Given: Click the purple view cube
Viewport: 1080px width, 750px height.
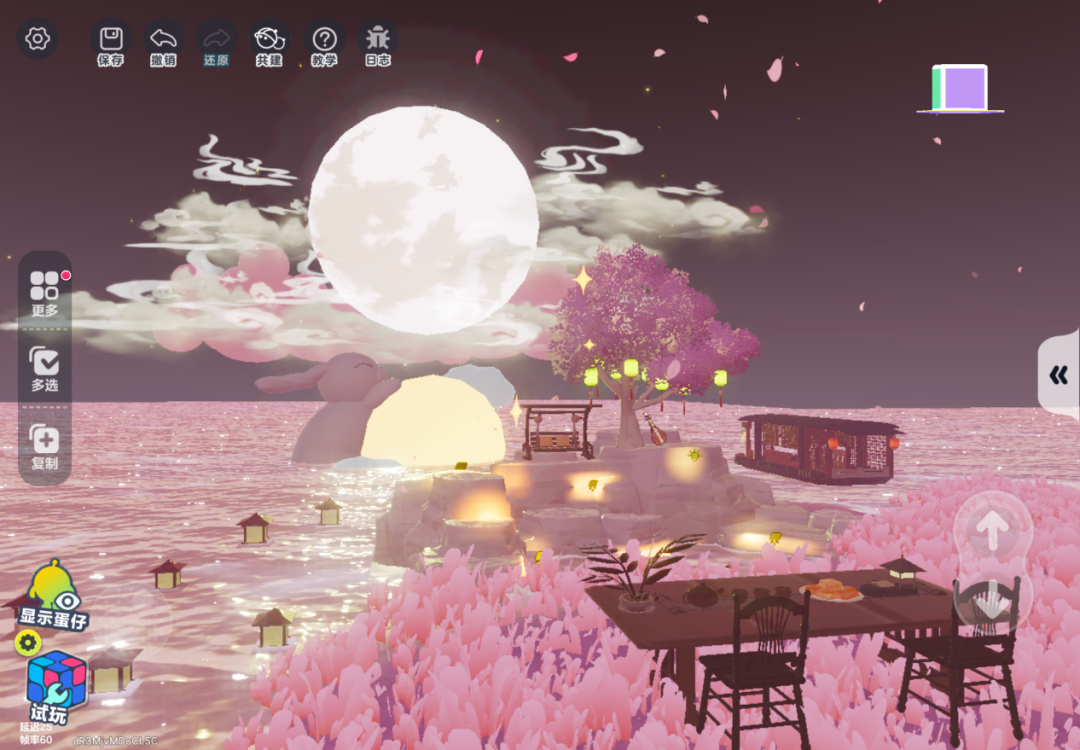Looking at the screenshot, I should pyautogui.click(x=962, y=88).
